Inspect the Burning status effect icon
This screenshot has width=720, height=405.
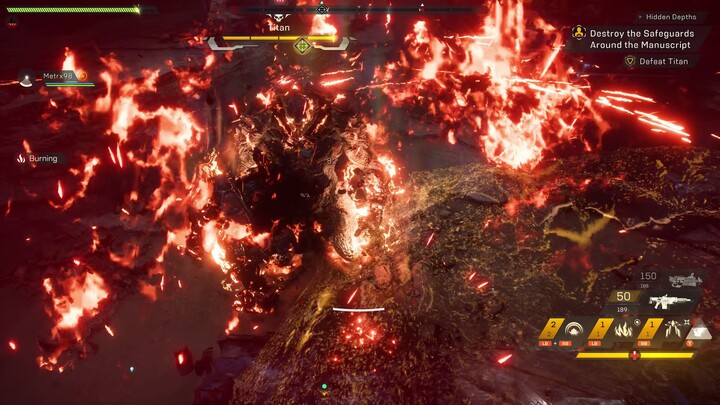(x=21, y=158)
